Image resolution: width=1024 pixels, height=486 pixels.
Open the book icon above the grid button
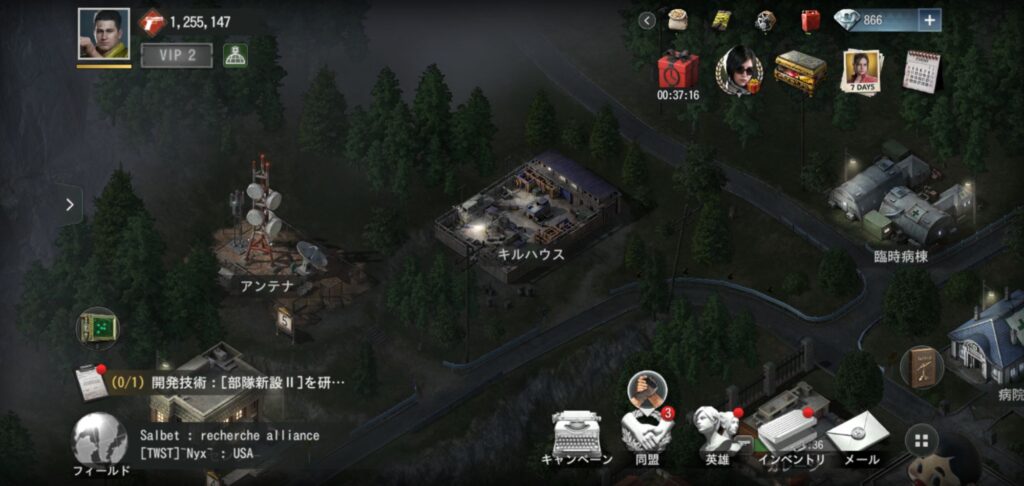[921, 367]
